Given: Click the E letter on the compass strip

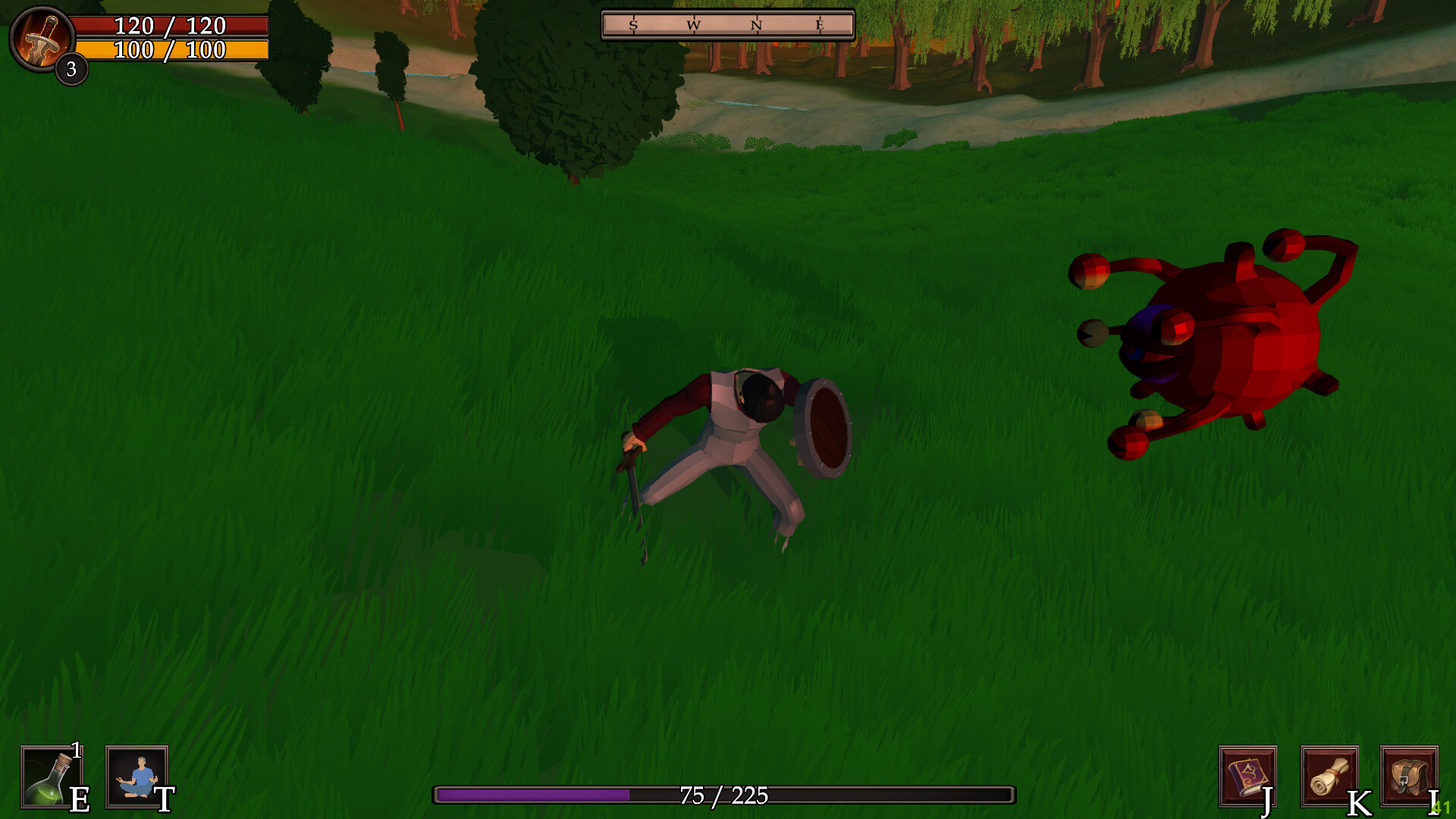Looking at the screenshot, I should 819,24.
